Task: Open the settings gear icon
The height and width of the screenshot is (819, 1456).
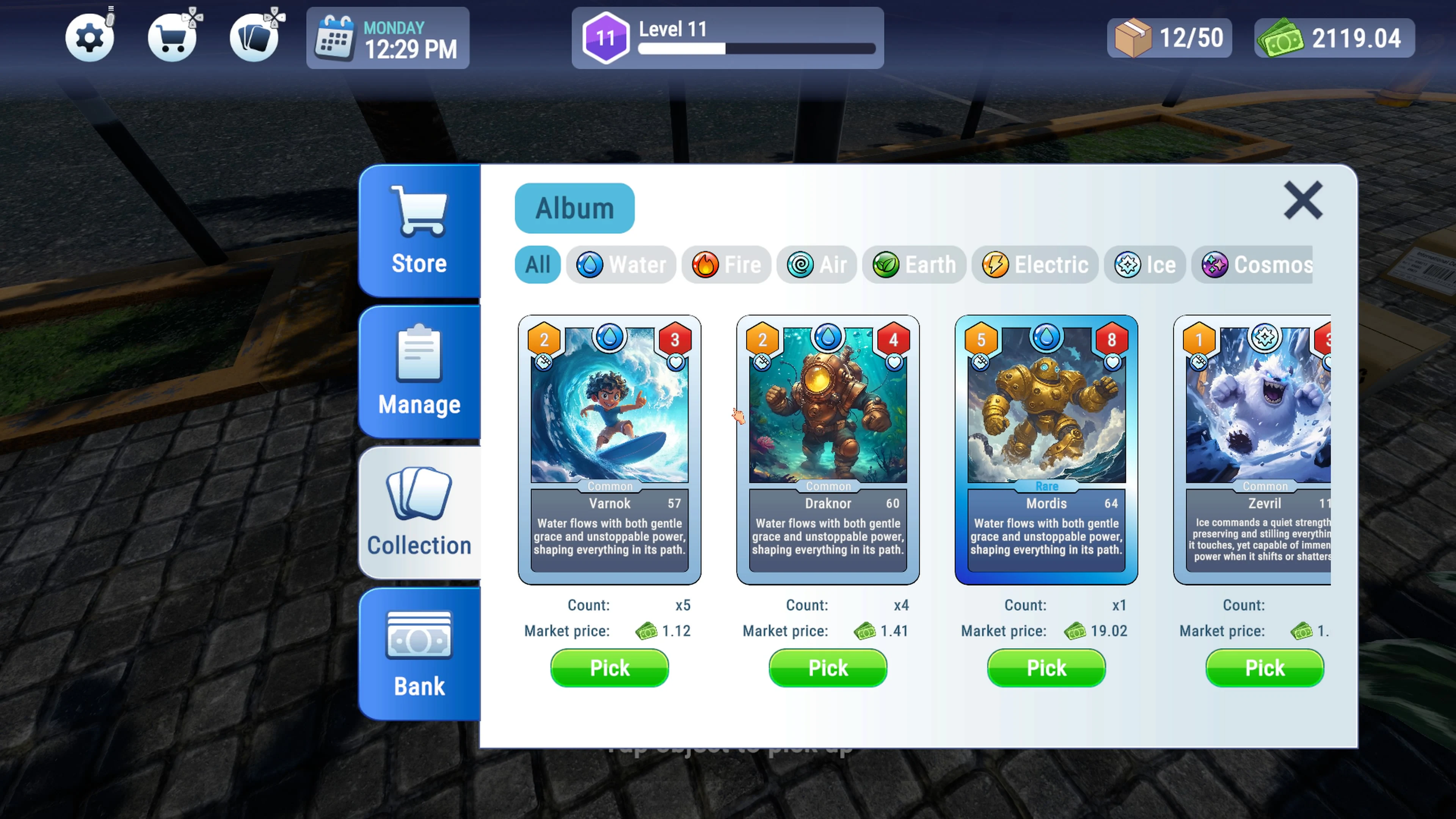Action: coord(91,36)
